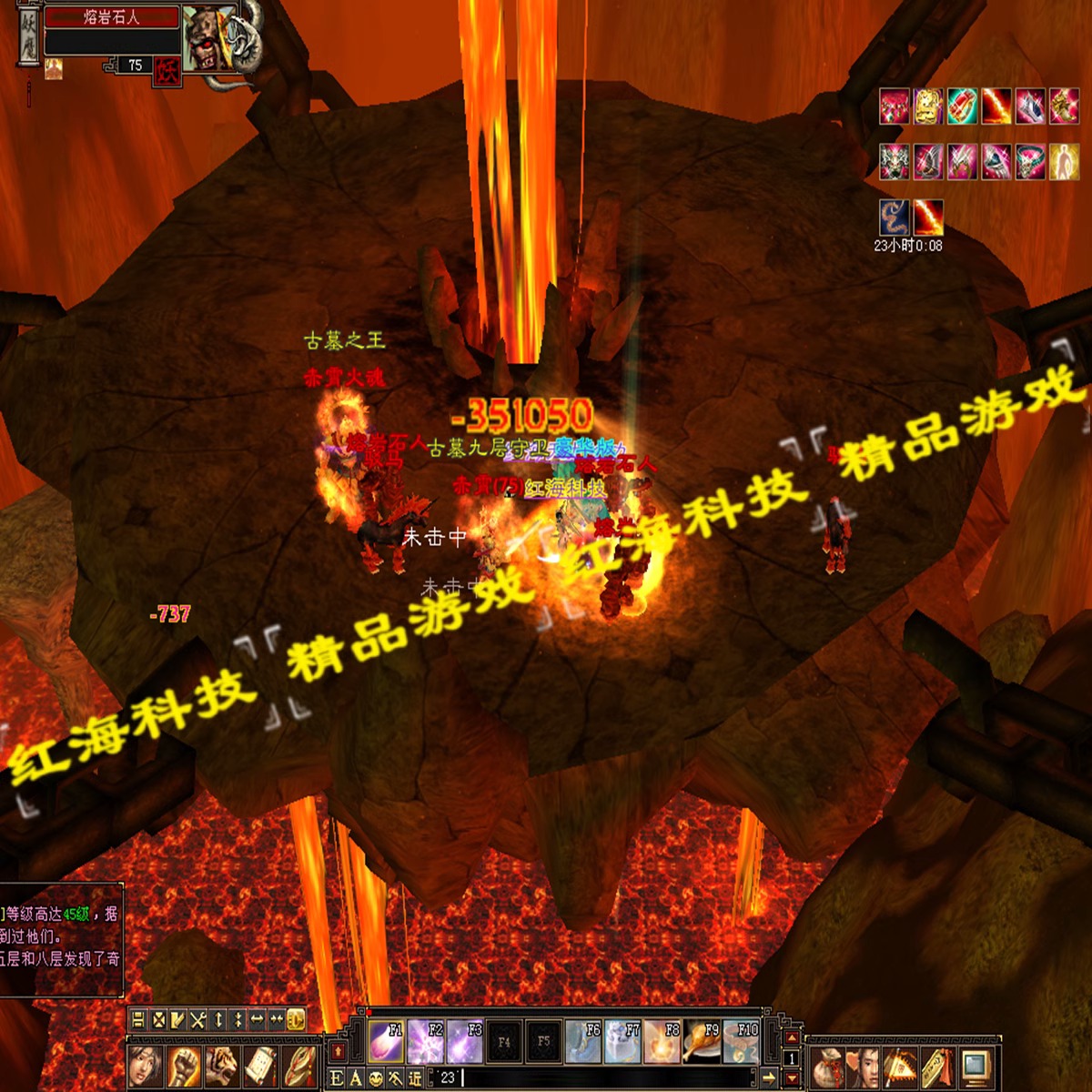Open the character portrait menu, bottom-left

tap(146, 1063)
